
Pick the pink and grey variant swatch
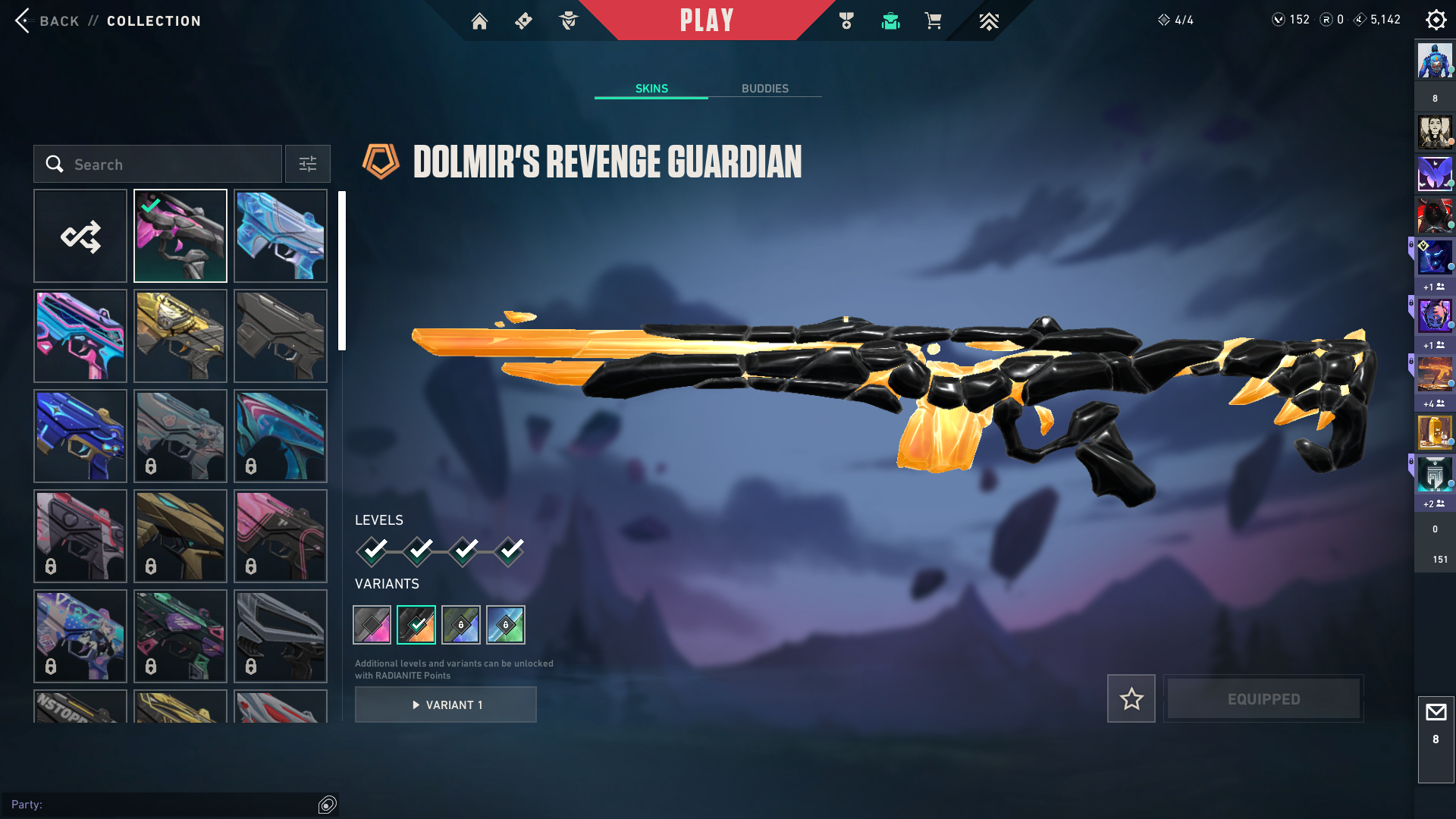coord(372,625)
